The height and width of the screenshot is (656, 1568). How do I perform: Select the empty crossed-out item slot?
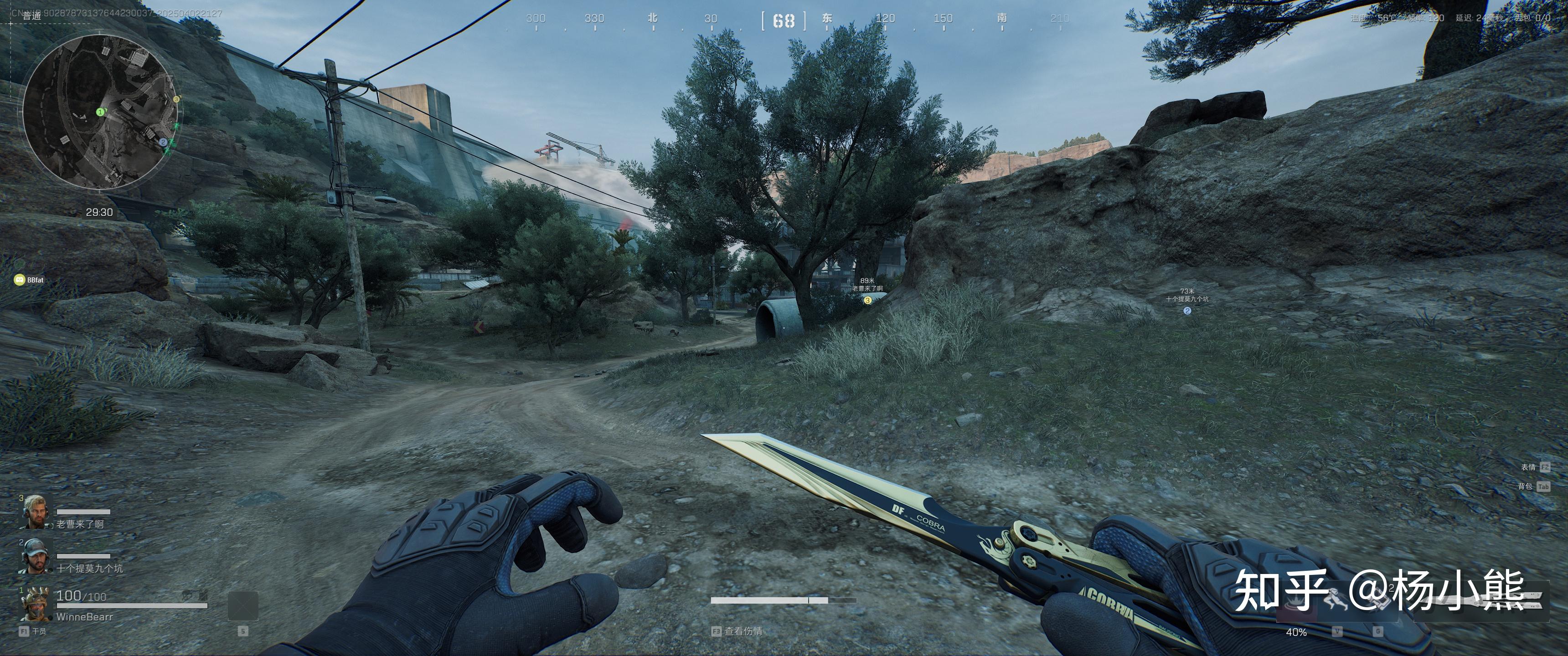click(242, 606)
